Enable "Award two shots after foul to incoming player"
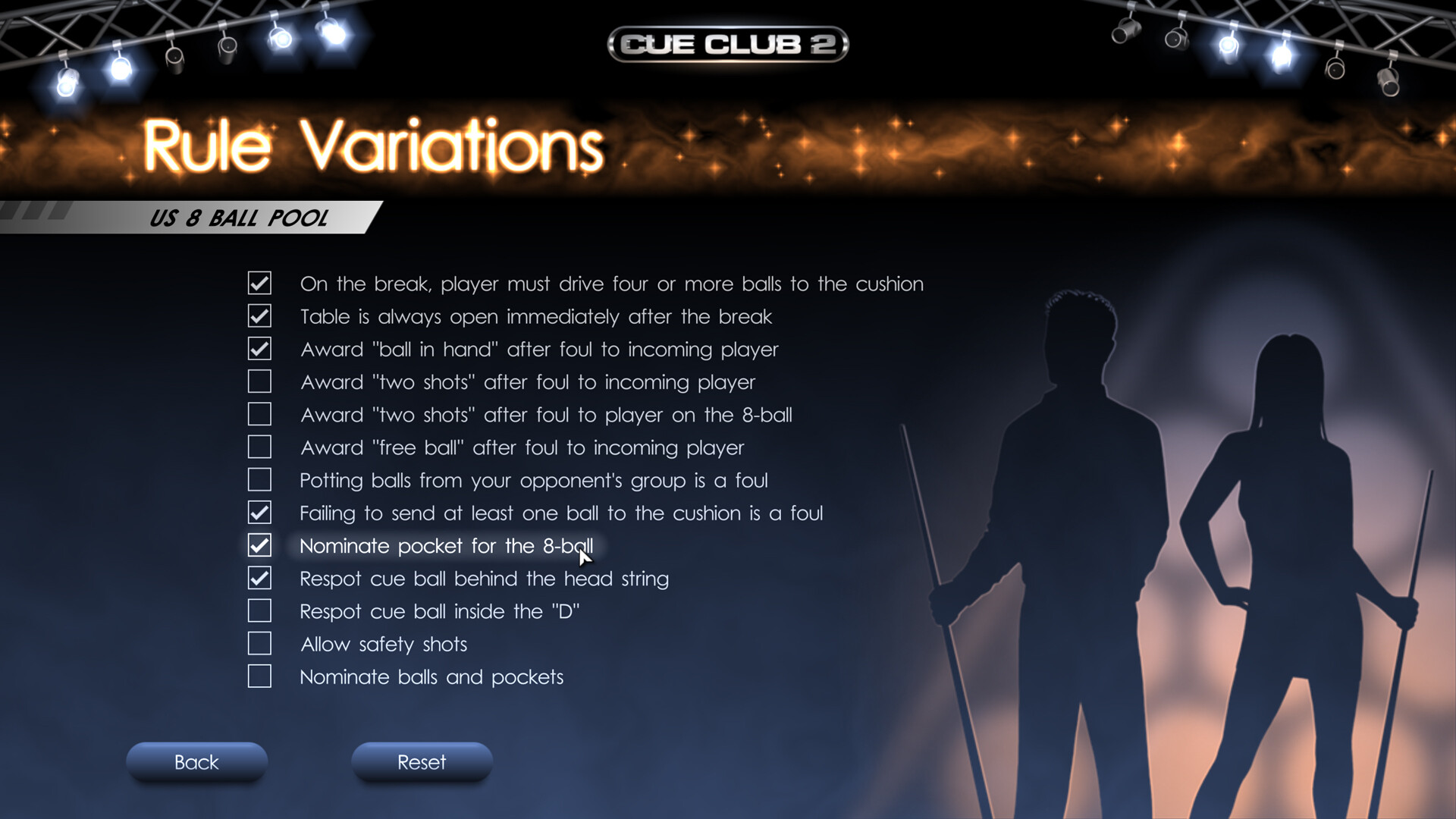The width and height of the screenshot is (1456, 819). point(259,381)
